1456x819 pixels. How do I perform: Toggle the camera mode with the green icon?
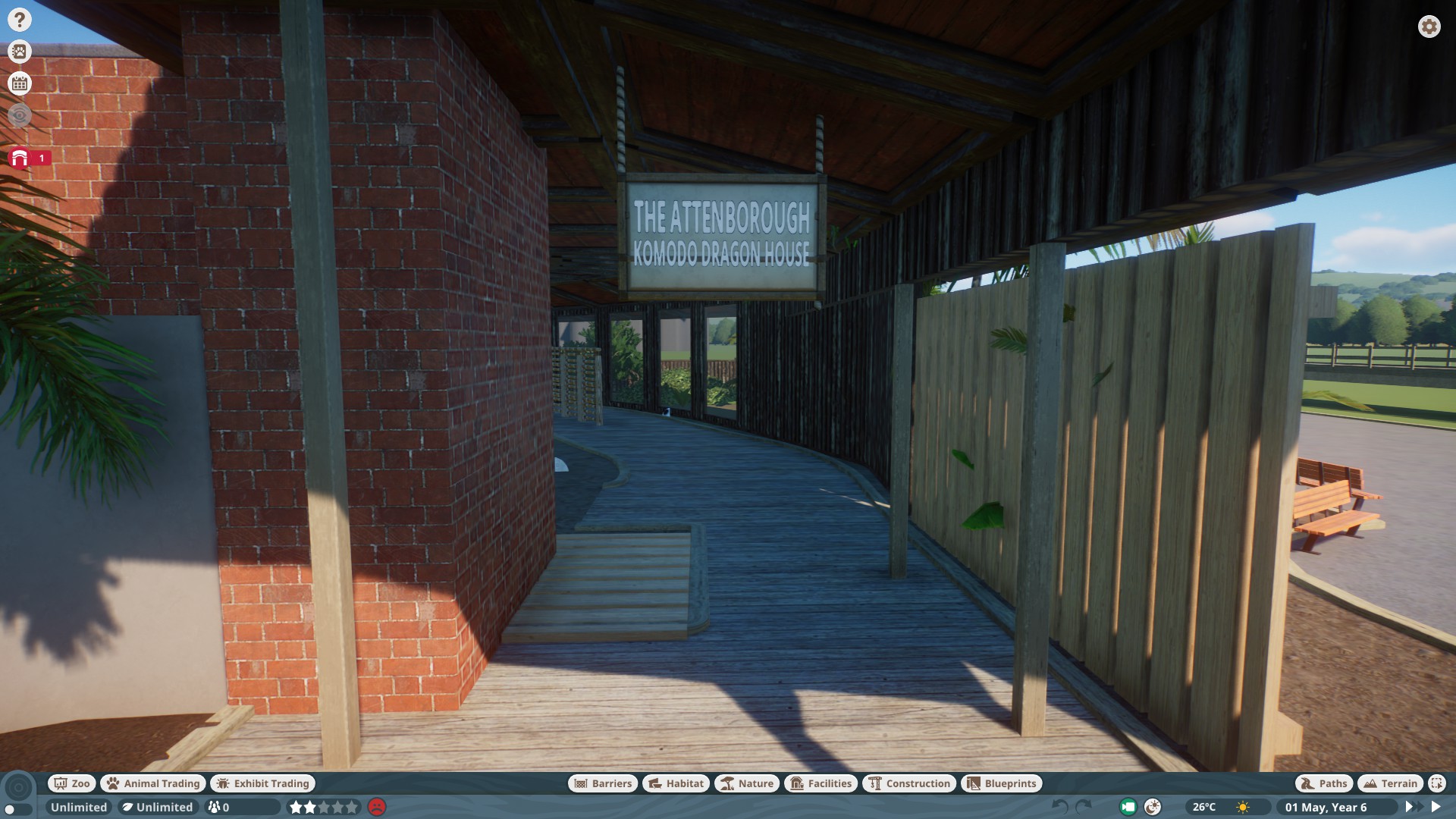[1128, 808]
